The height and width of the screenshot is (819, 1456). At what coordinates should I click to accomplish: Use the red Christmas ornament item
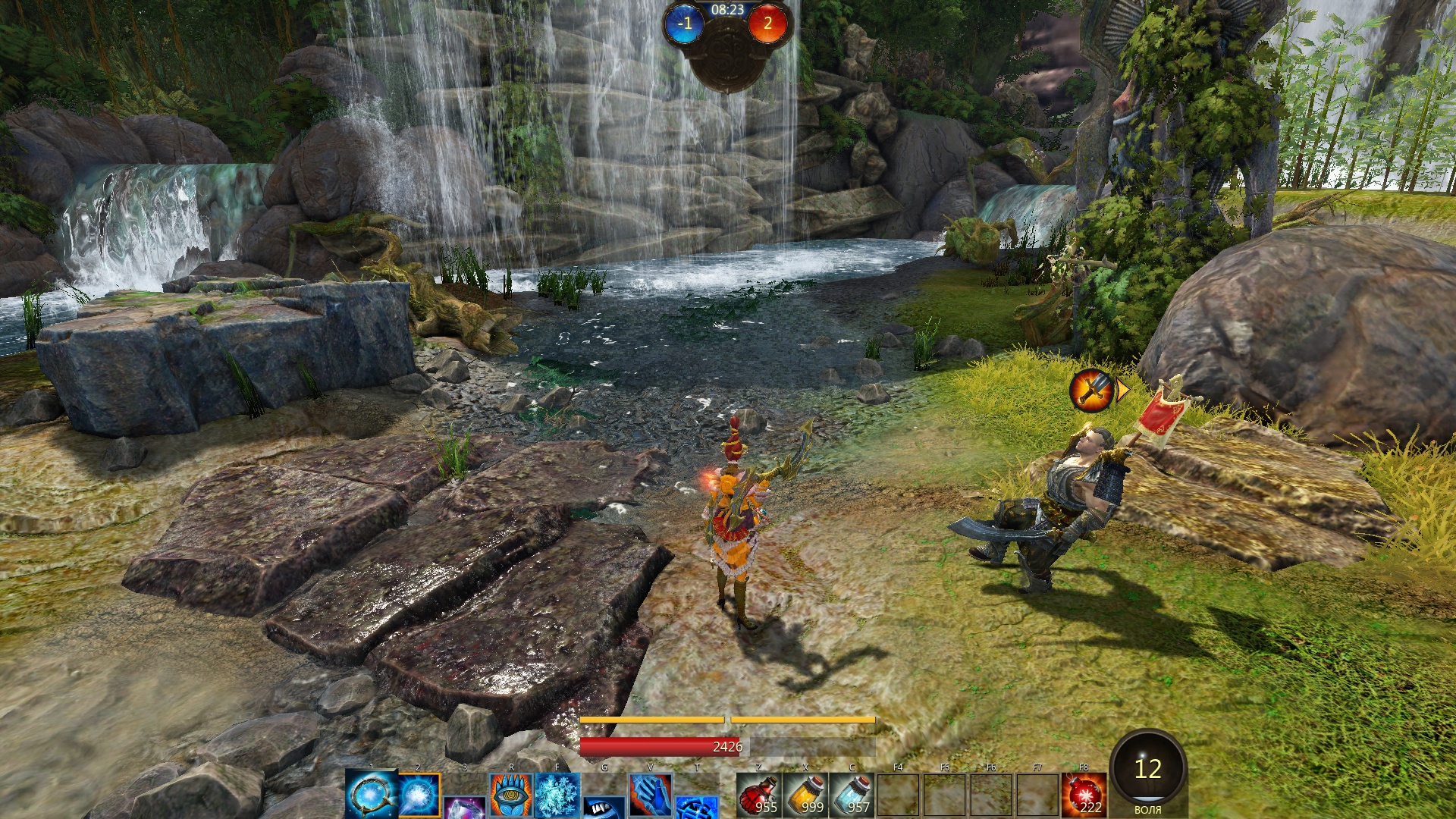1083,795
